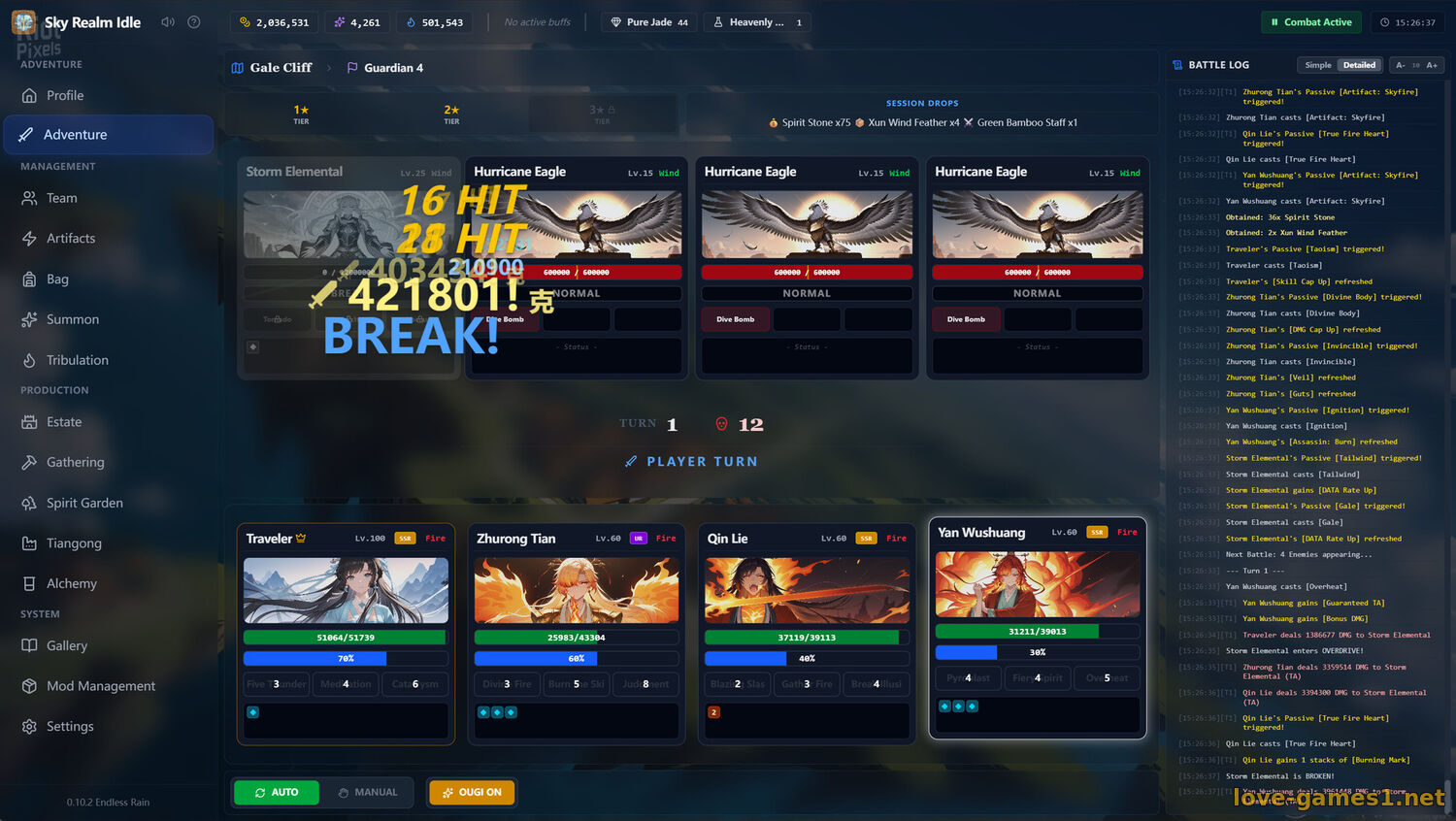Open the Estate production page
1456x821 pixels.
[x=64, y=422]
